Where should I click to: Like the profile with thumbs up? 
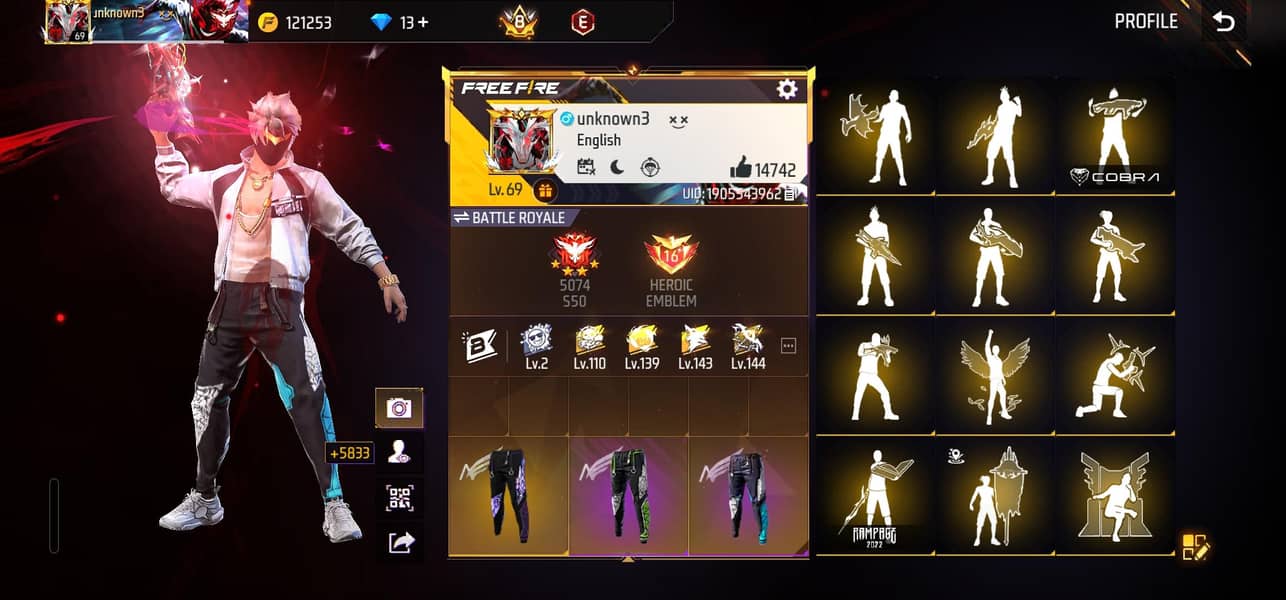741,168
